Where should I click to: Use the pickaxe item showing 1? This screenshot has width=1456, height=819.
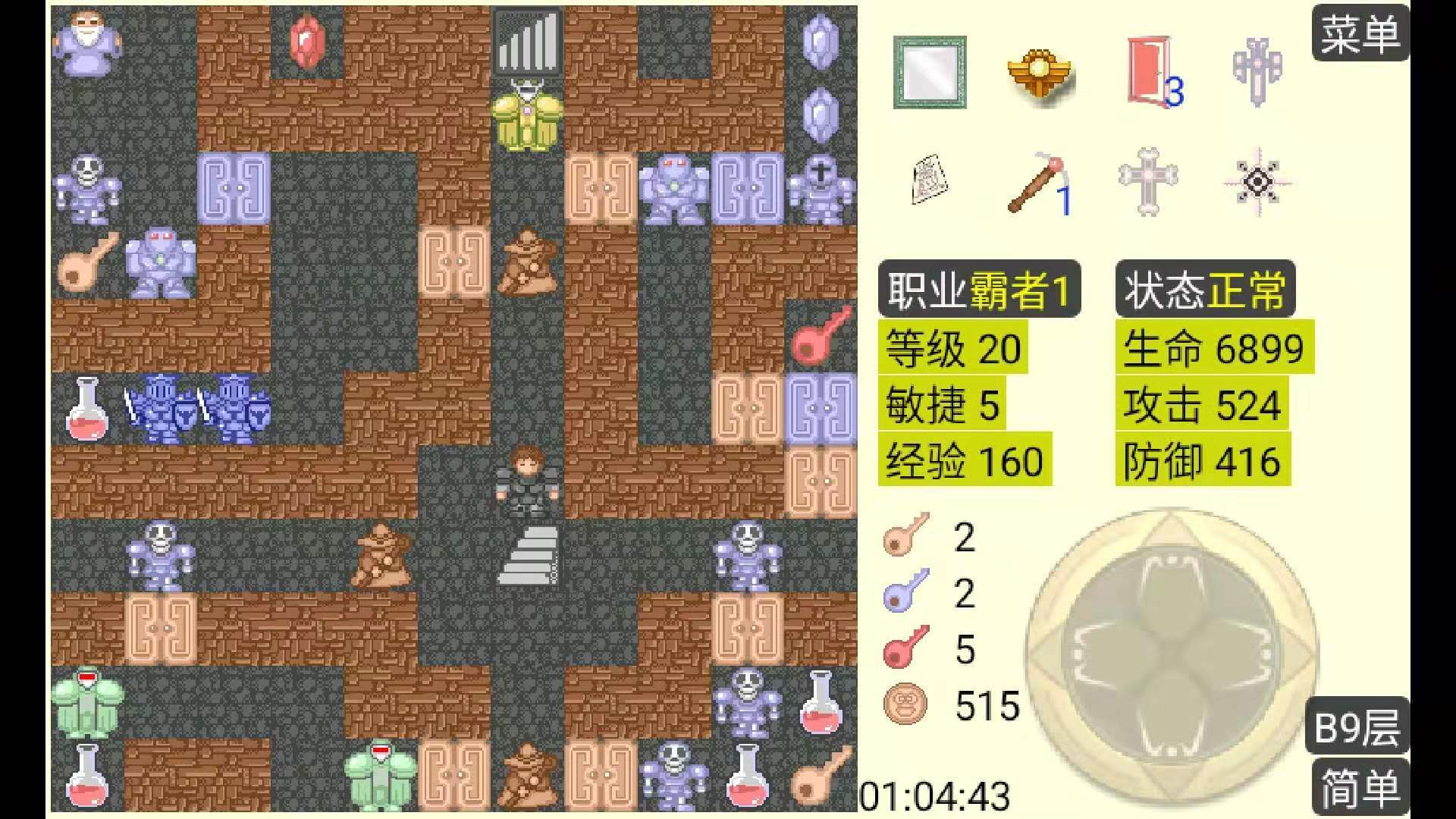pos(1039,182)
